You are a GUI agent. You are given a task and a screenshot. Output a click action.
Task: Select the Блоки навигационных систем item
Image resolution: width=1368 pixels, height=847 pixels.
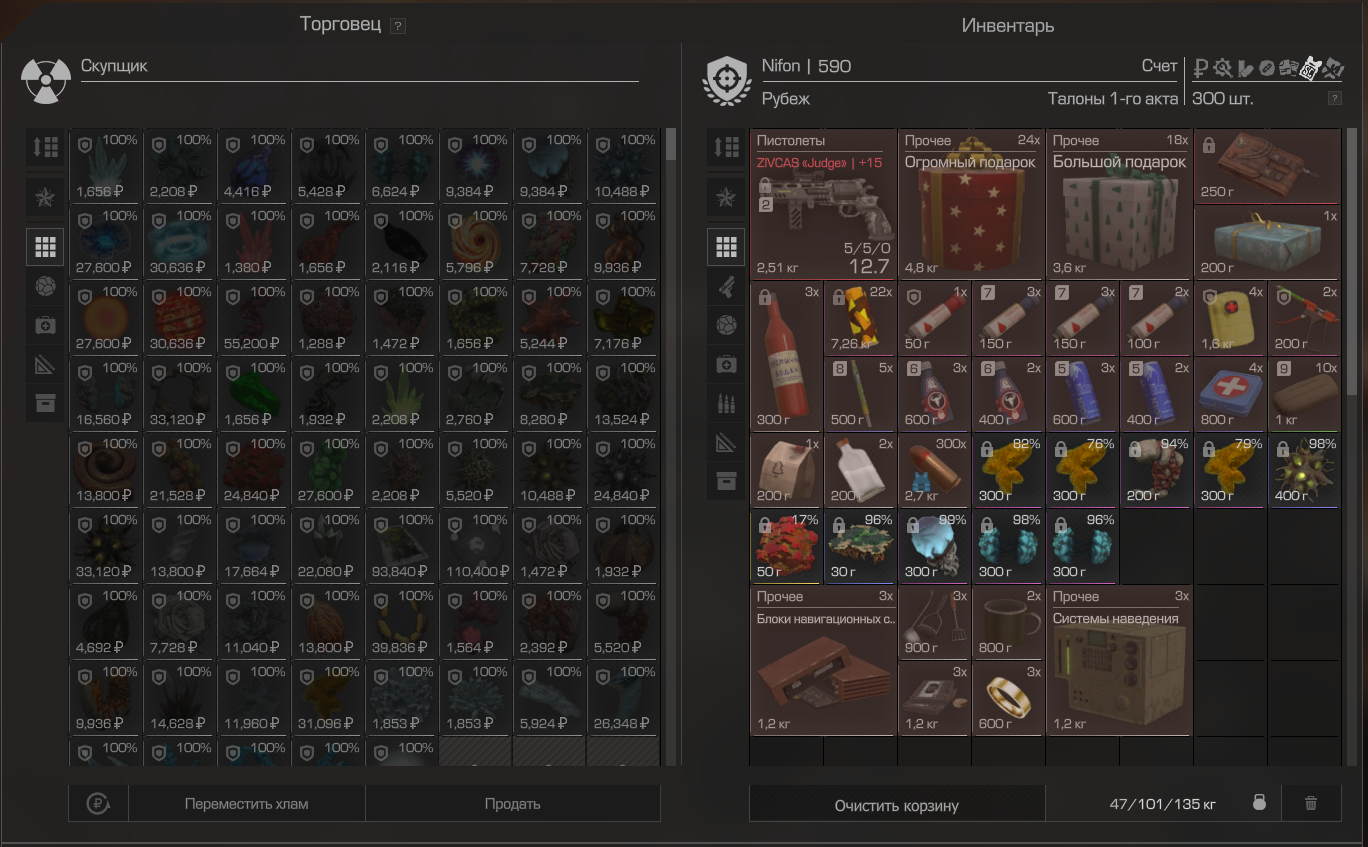pyautogui.click(x=823, y=661)
